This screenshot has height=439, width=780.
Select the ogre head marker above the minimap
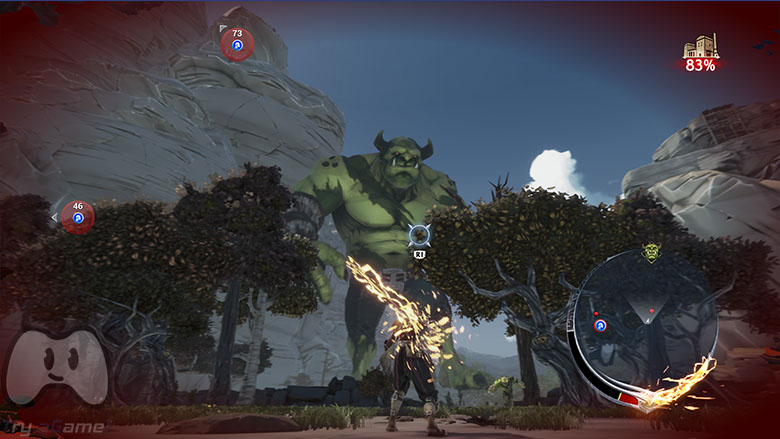coord(652,253)
